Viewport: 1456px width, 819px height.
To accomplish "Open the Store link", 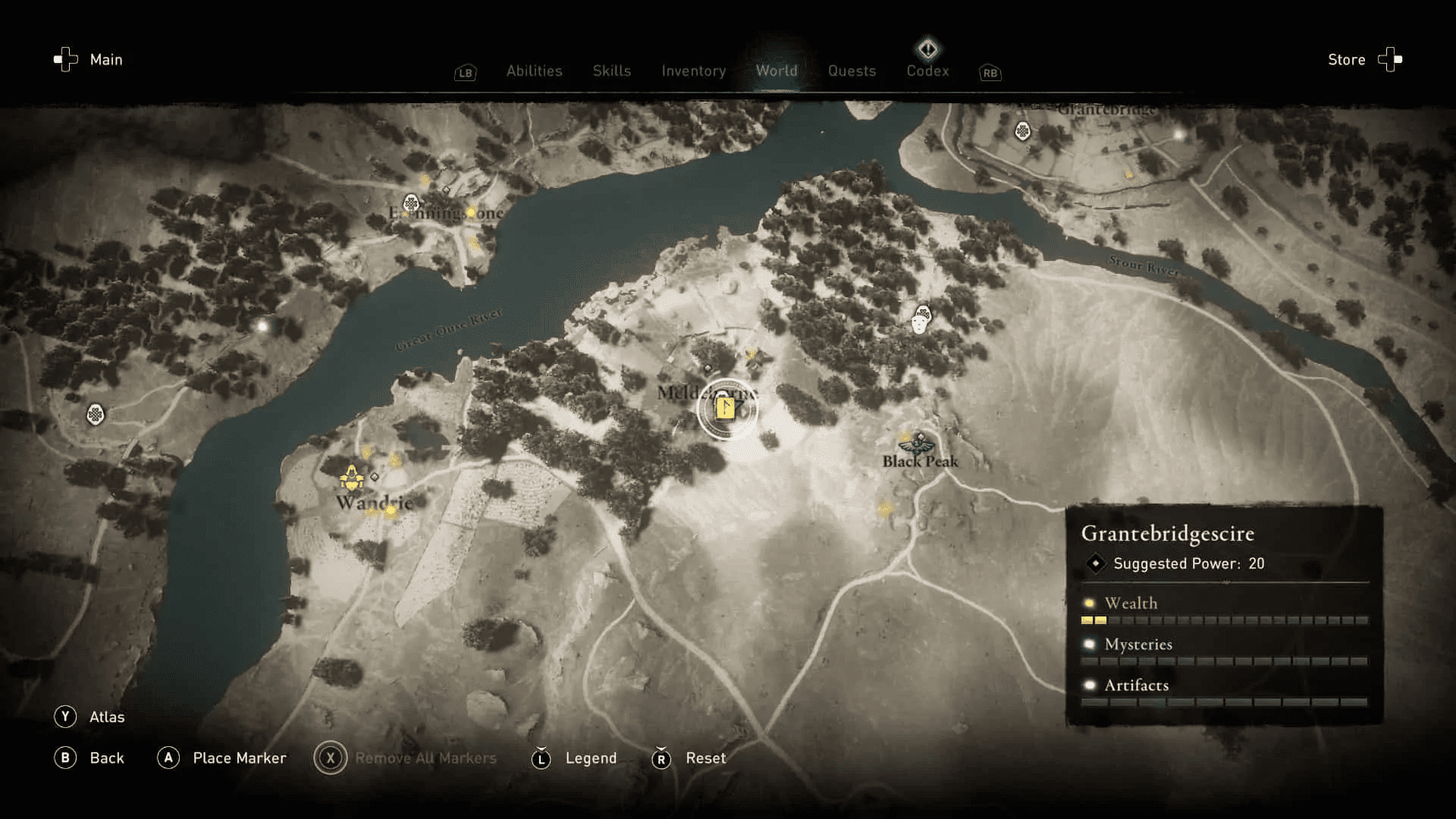I will tap(1347, 59).
